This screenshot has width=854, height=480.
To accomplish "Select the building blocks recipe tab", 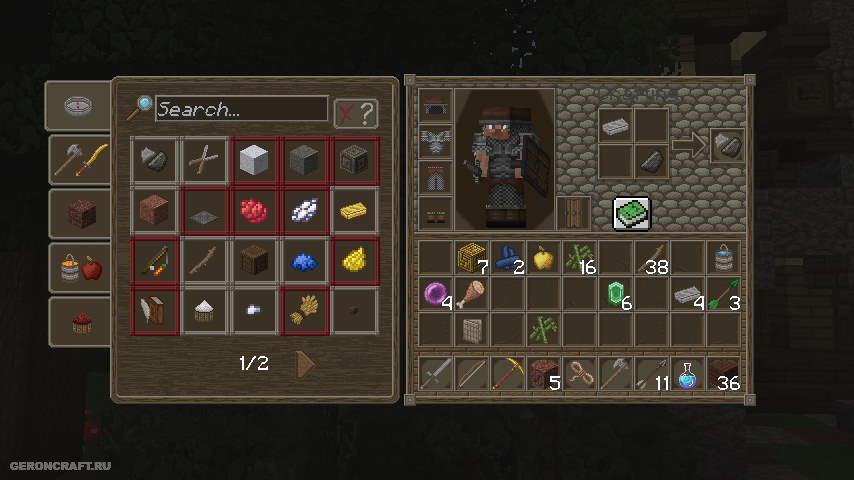I will [x=78, y=213].
